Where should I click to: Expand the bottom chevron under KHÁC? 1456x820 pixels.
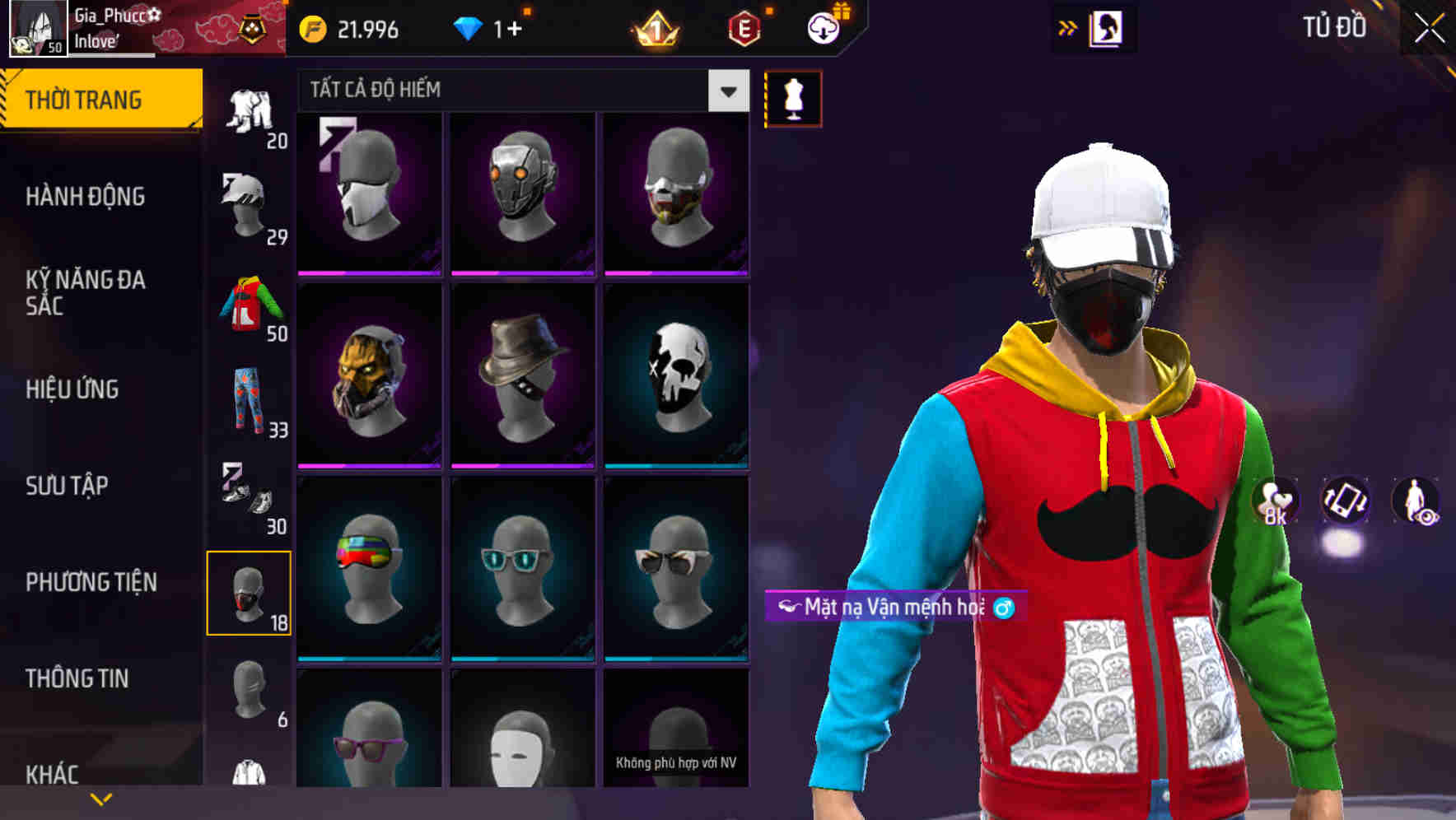click(x=101, y=799)
